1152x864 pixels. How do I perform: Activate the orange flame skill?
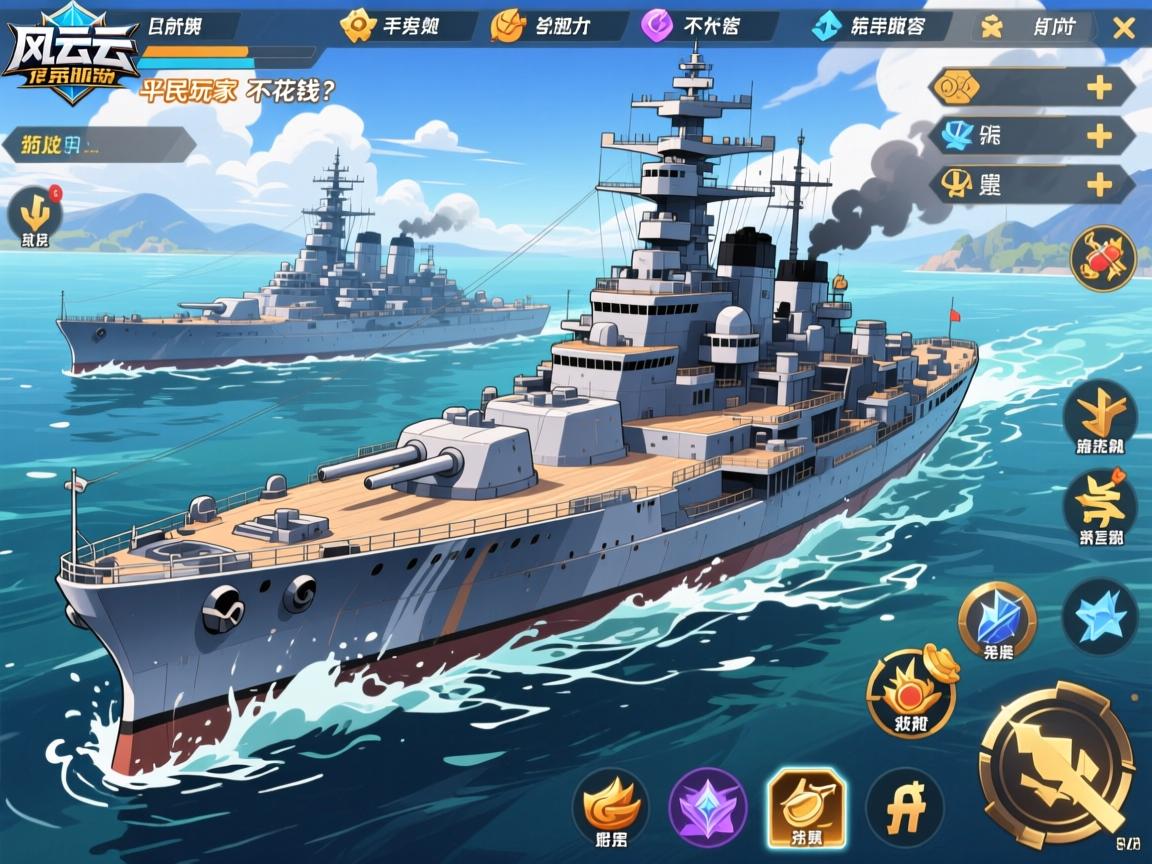pyautogui.click(x=610, y=806)
